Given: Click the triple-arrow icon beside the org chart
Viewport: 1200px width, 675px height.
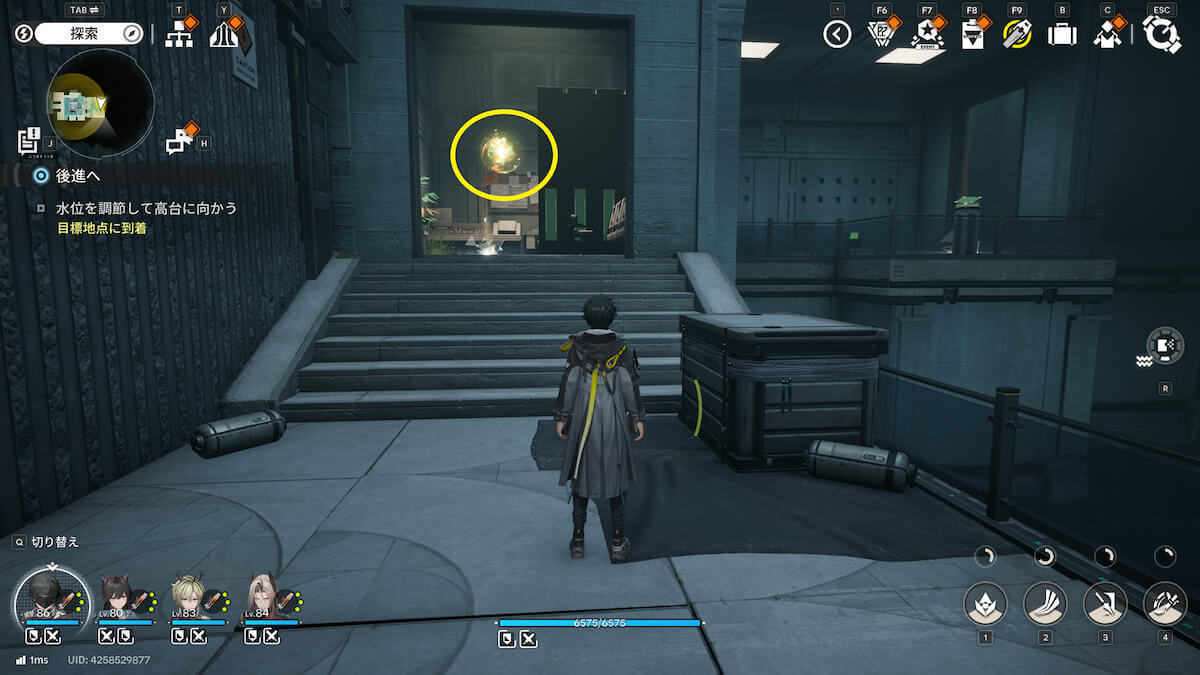Looking at the screenshot, I should tap(224, 35).
